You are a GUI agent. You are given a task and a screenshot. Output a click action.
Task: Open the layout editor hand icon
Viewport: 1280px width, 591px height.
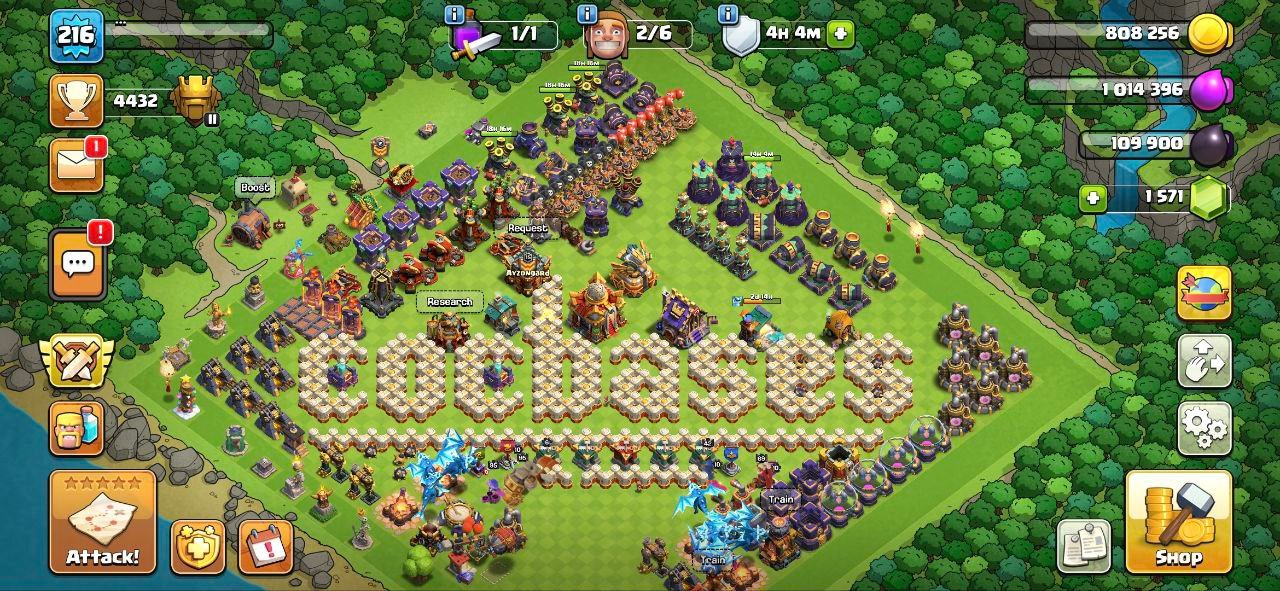point(1204,361)
